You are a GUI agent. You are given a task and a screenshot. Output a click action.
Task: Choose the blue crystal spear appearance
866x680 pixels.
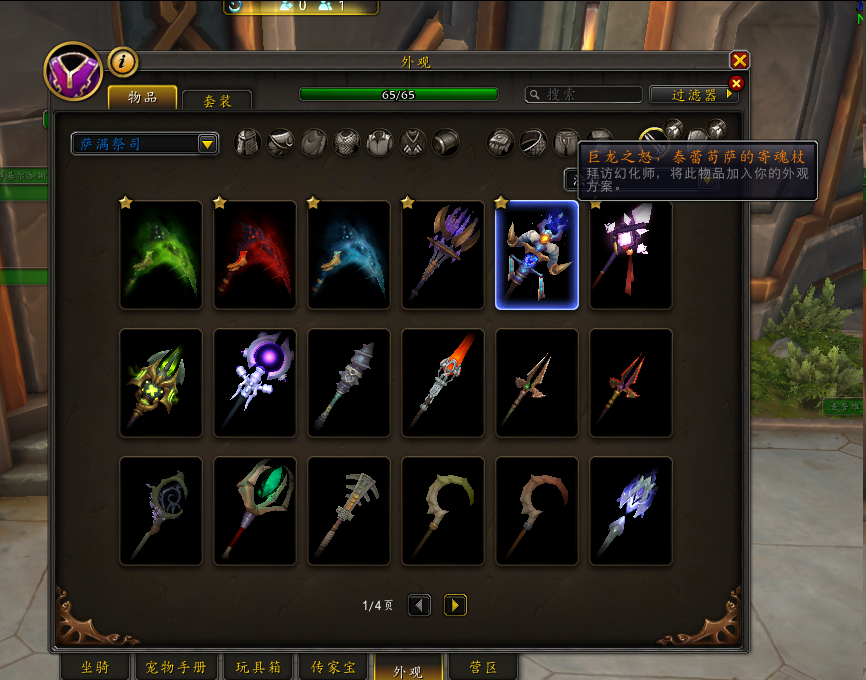pos(631,511)
